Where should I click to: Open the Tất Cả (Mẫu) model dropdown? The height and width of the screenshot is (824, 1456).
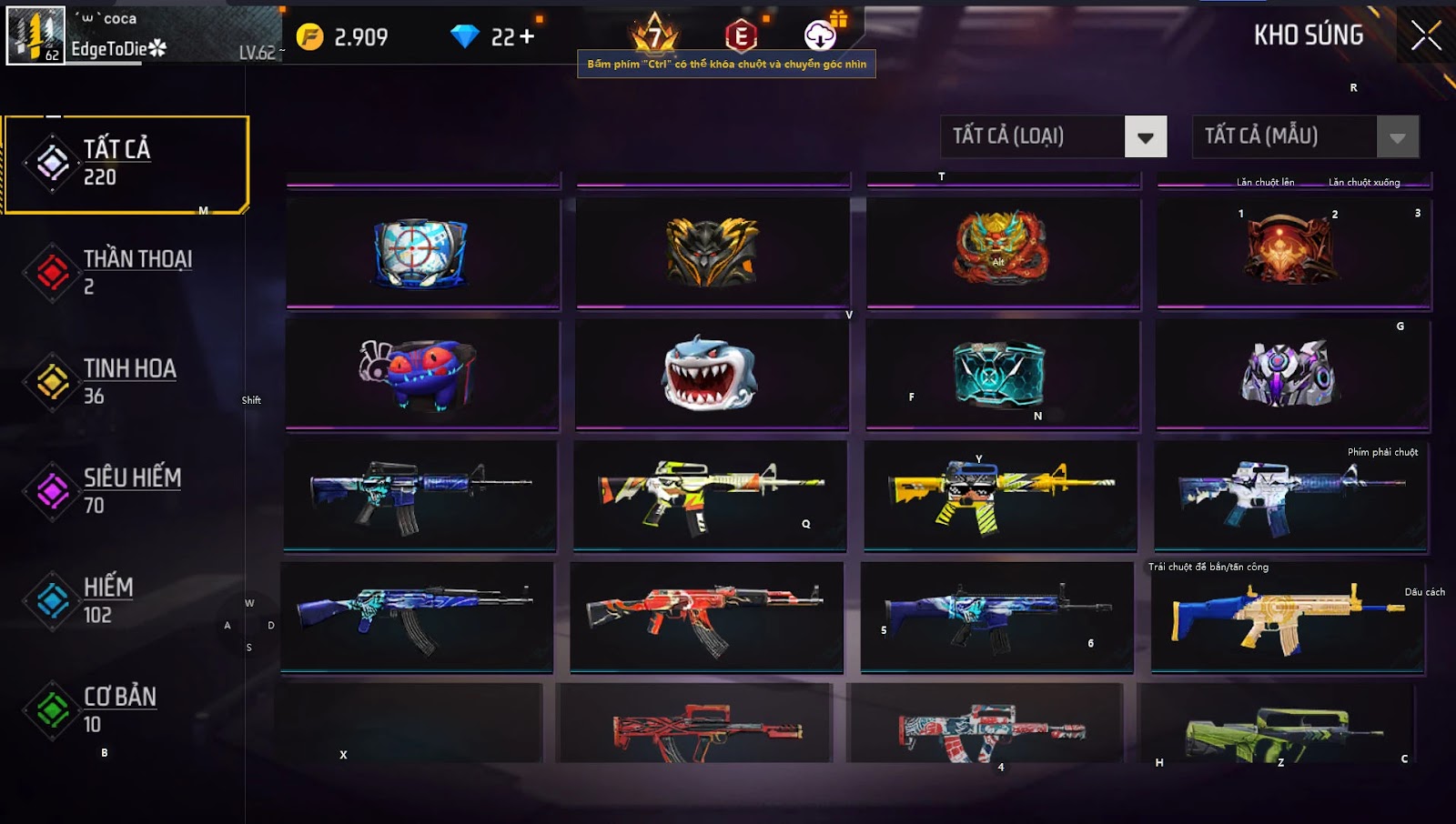tap(1397, 137)
